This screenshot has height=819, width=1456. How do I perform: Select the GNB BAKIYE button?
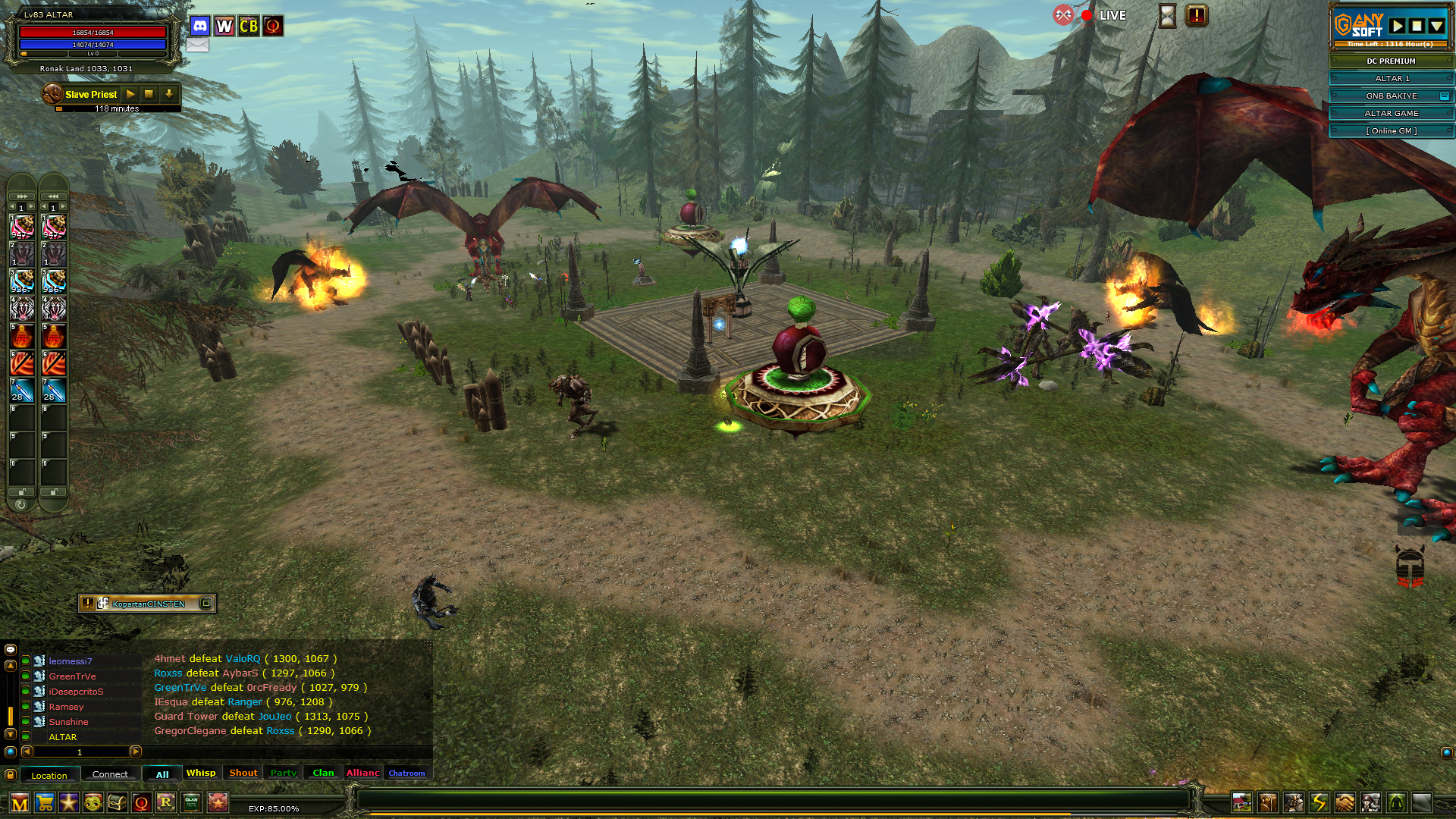pos(1391,96)
